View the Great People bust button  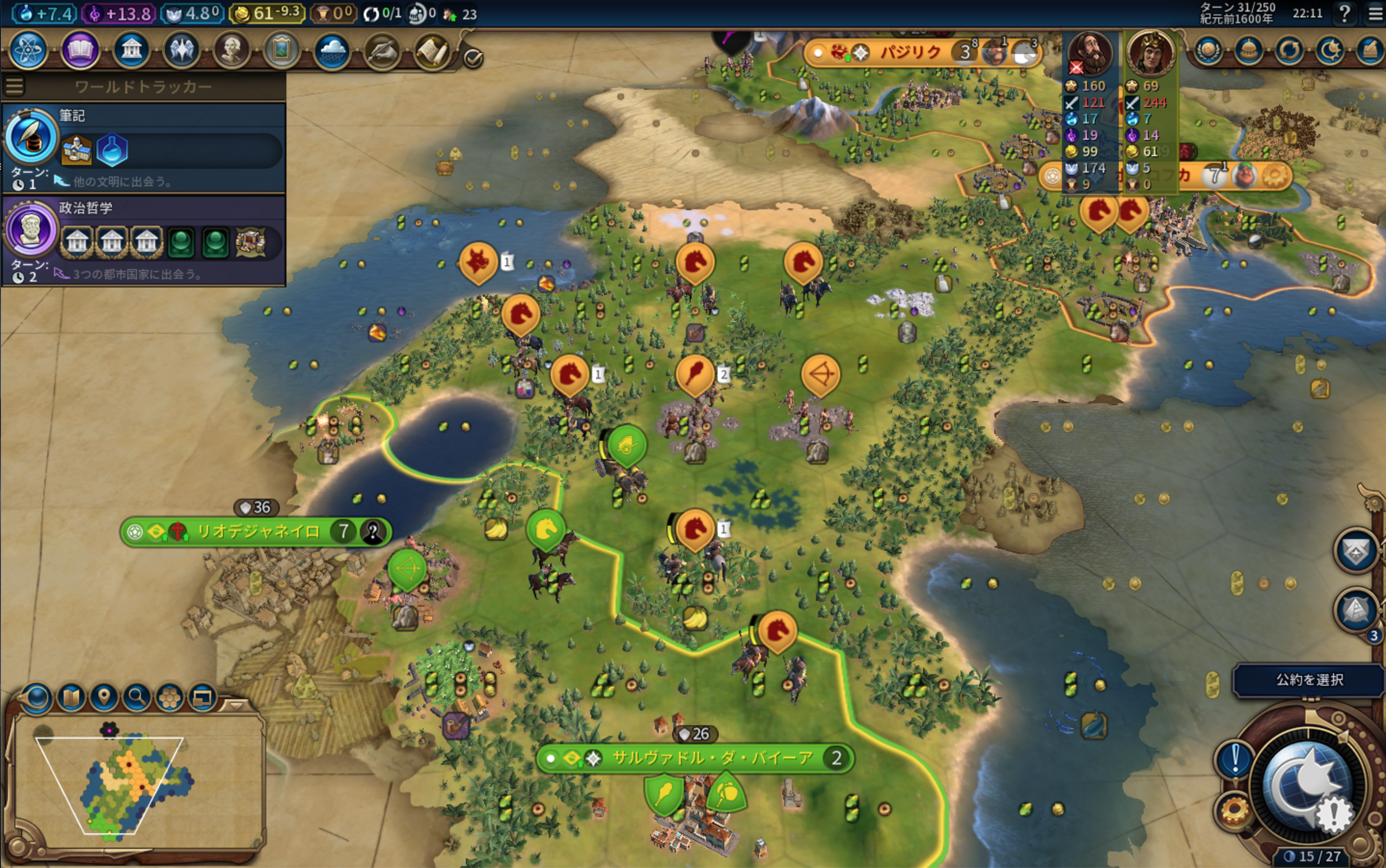click(x=231, y=51)
